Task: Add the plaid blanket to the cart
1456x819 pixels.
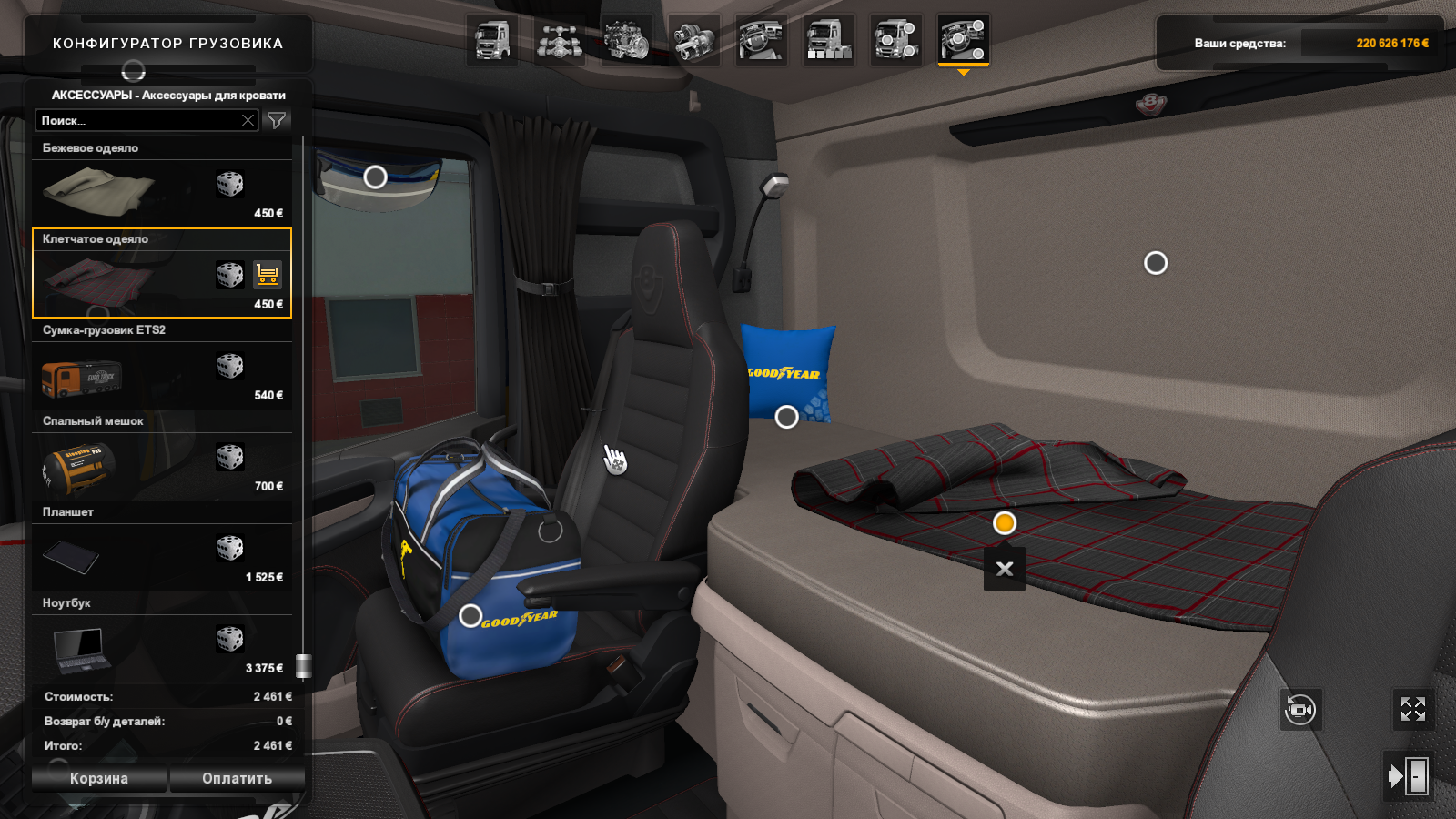Action: (268, 274)
